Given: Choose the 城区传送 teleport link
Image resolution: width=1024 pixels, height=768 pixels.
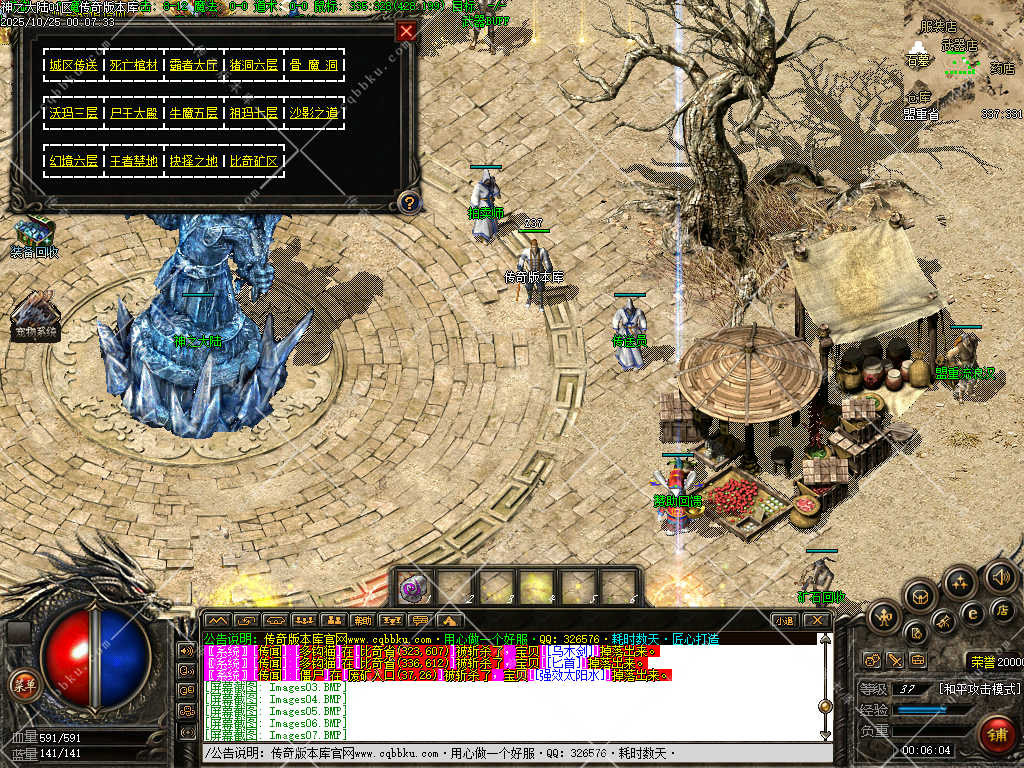Looking at the screenshot, I should [x=74, y=65].
